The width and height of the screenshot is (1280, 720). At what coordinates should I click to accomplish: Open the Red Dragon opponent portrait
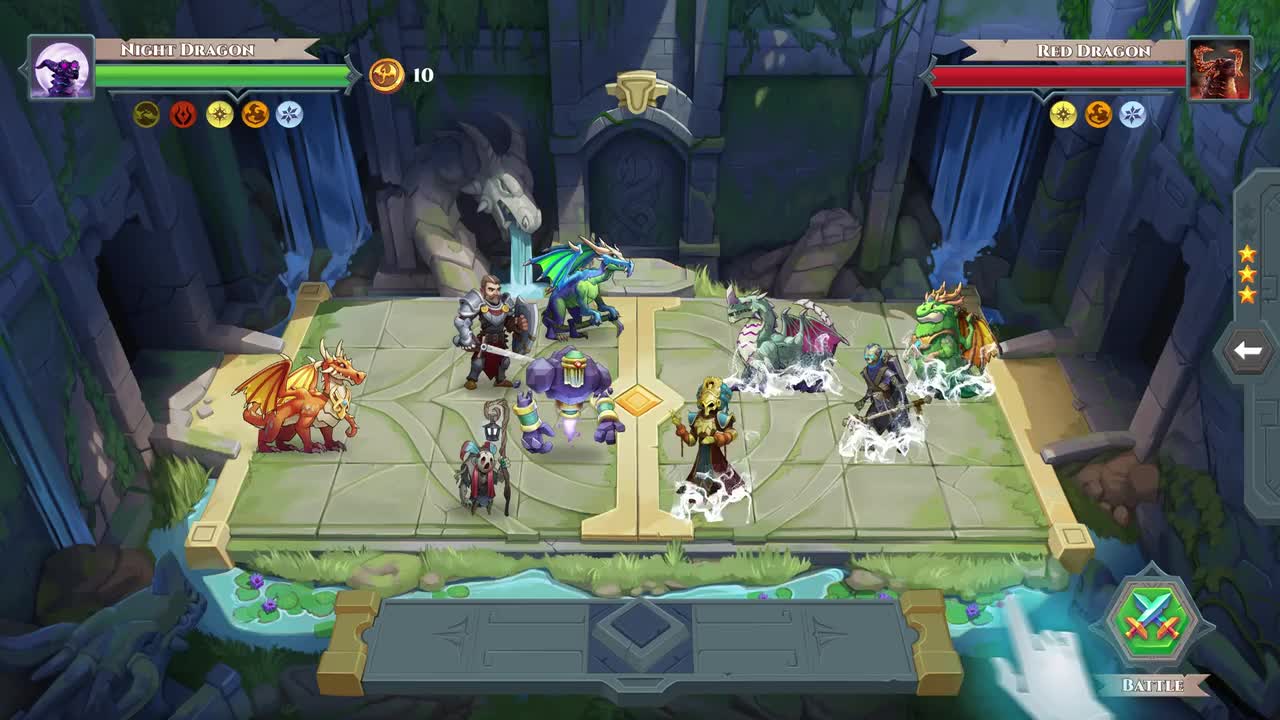(x=1219, y=69)
